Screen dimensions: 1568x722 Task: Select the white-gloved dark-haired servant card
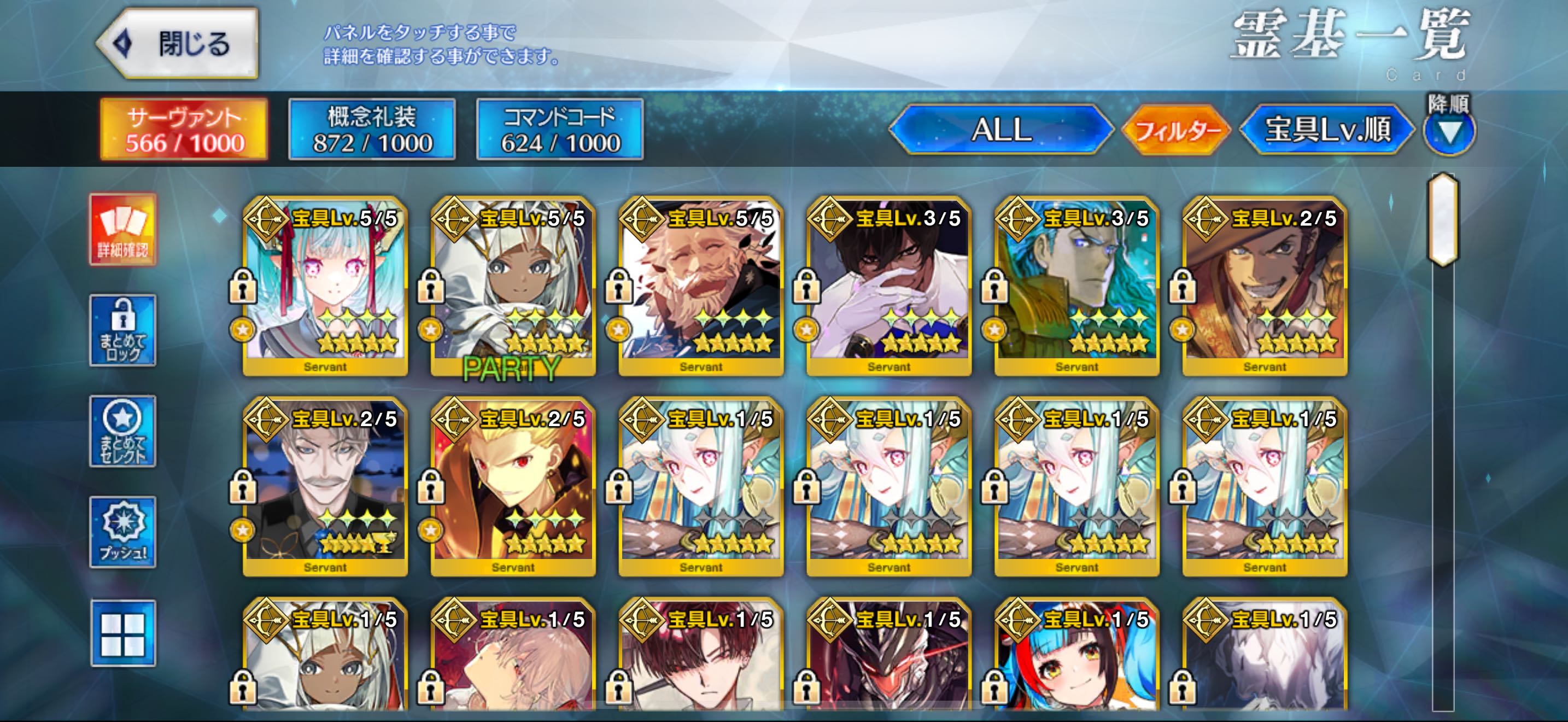[888, 286]
